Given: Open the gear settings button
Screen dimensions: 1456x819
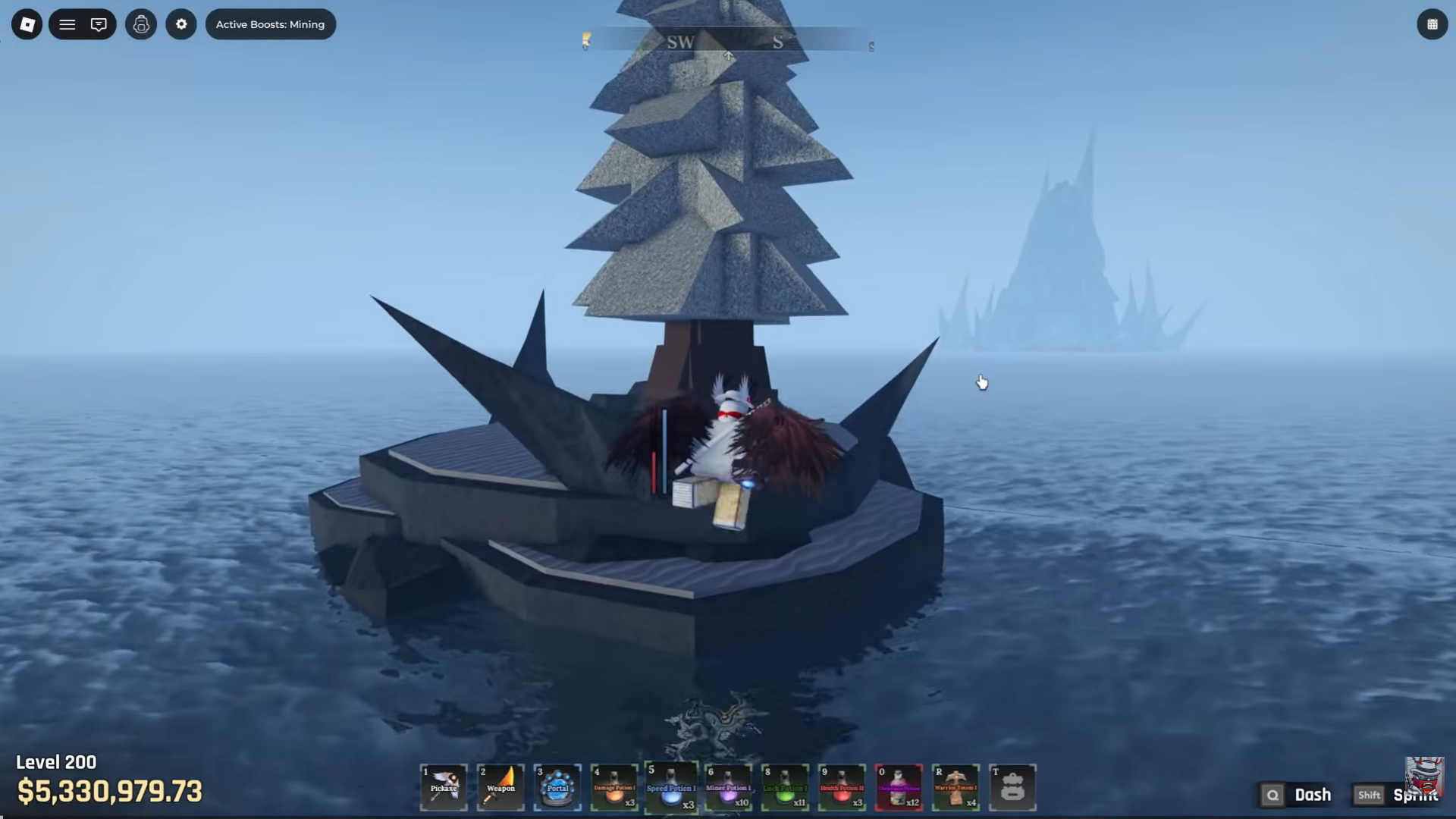Looking at the screenshot, I should point(181,24).
